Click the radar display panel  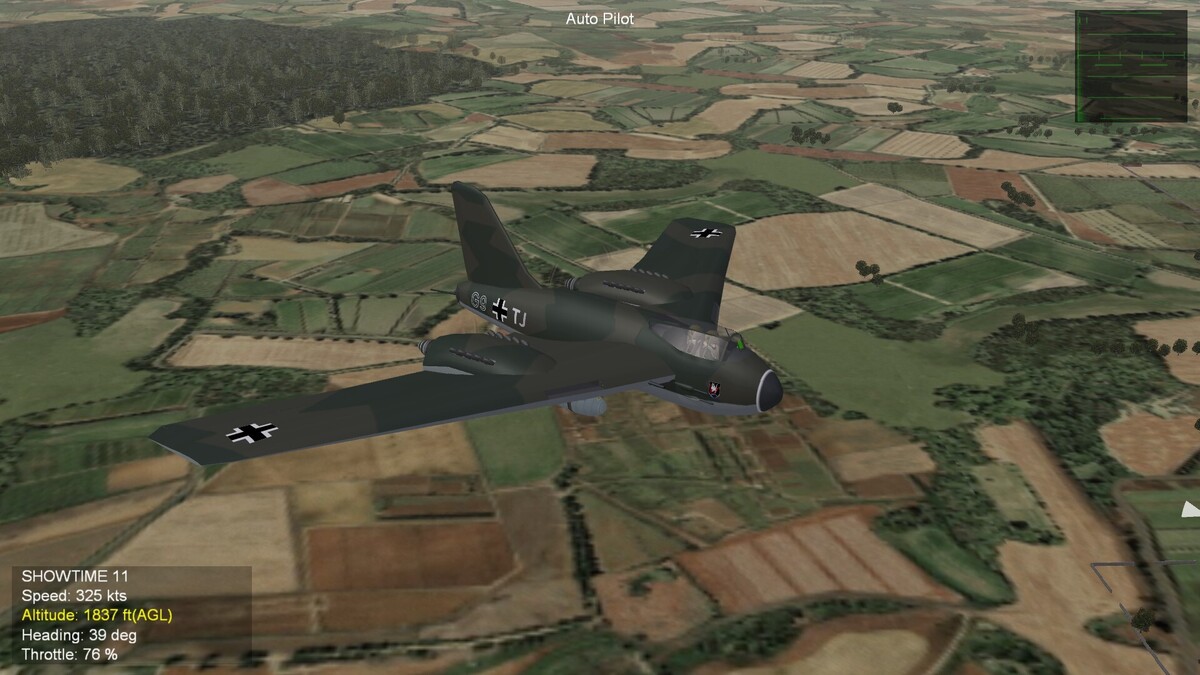[x=1130, y=66]
